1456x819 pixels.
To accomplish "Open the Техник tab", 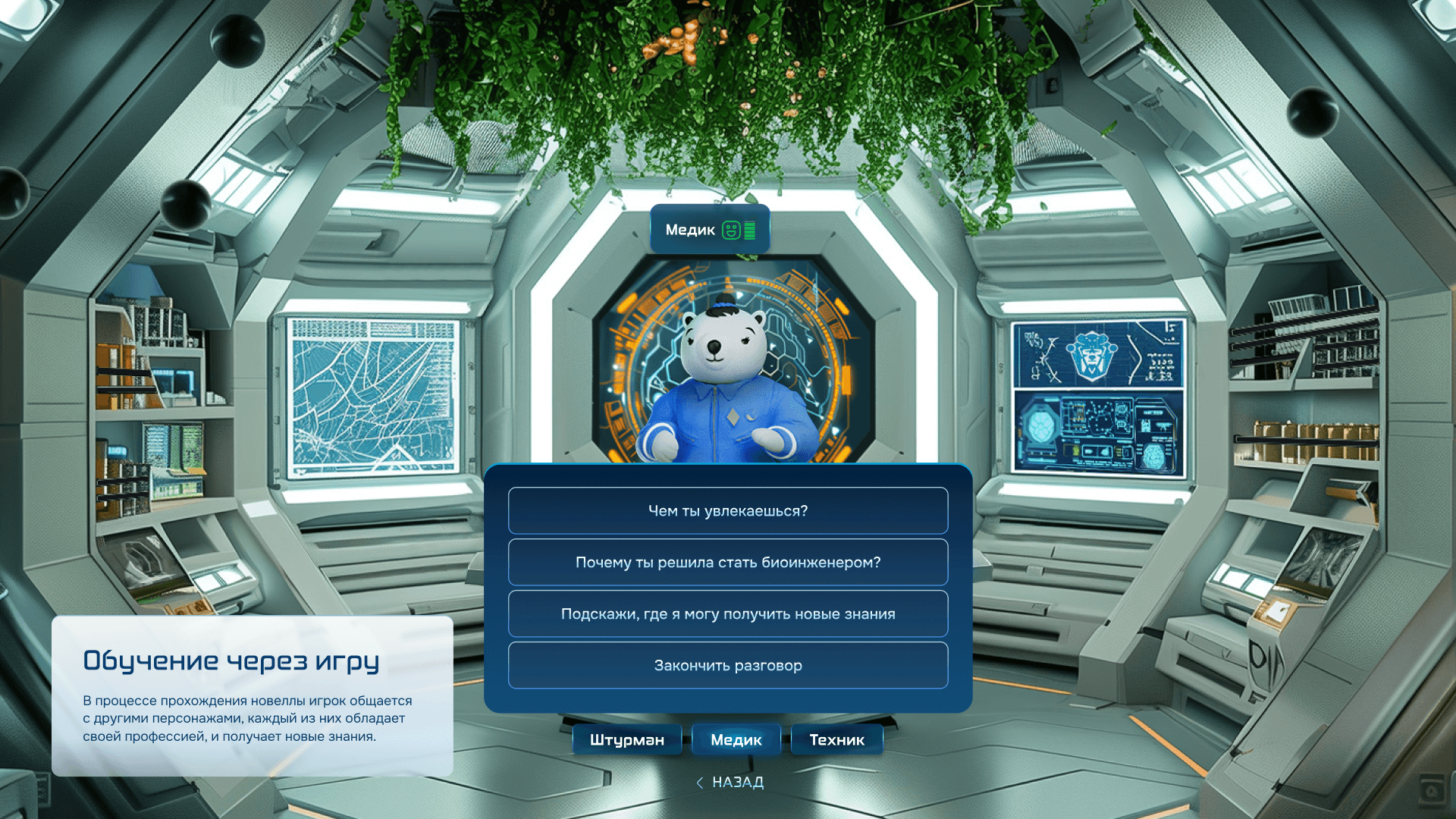I will tap(836, 740).
